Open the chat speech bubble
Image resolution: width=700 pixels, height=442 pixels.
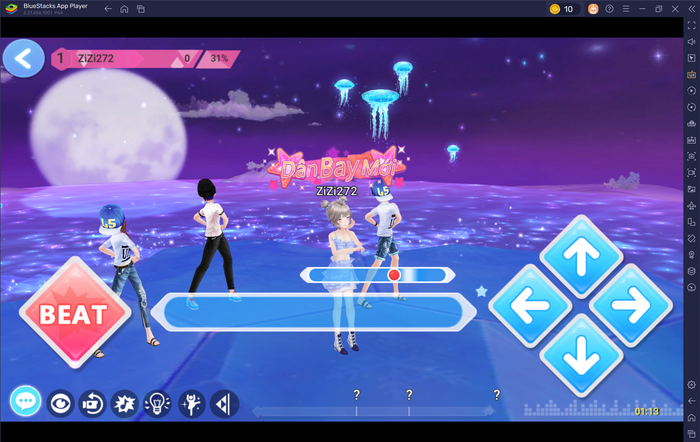point(26,403)
